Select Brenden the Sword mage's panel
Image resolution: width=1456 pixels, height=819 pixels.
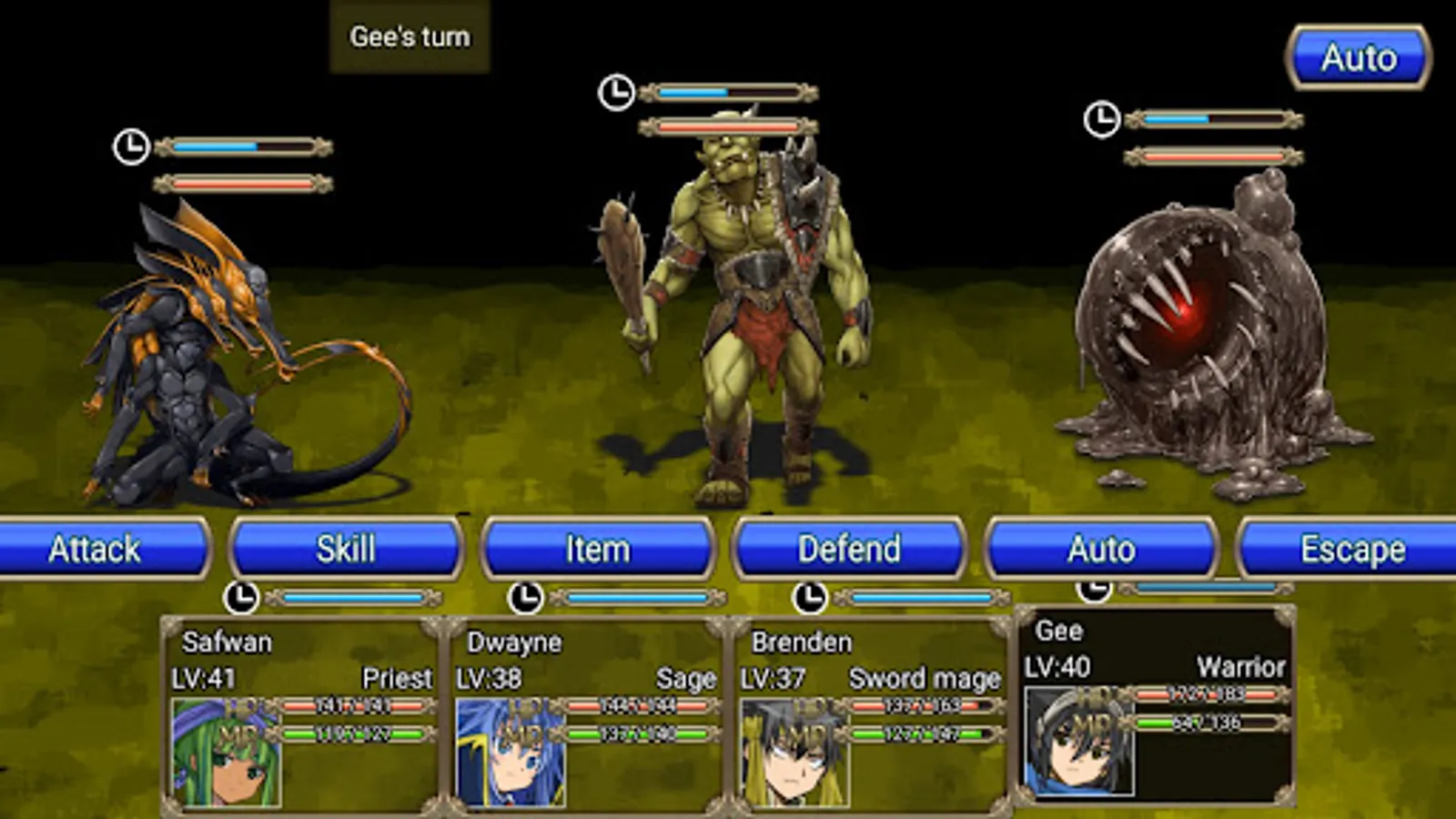click(871, 714)
